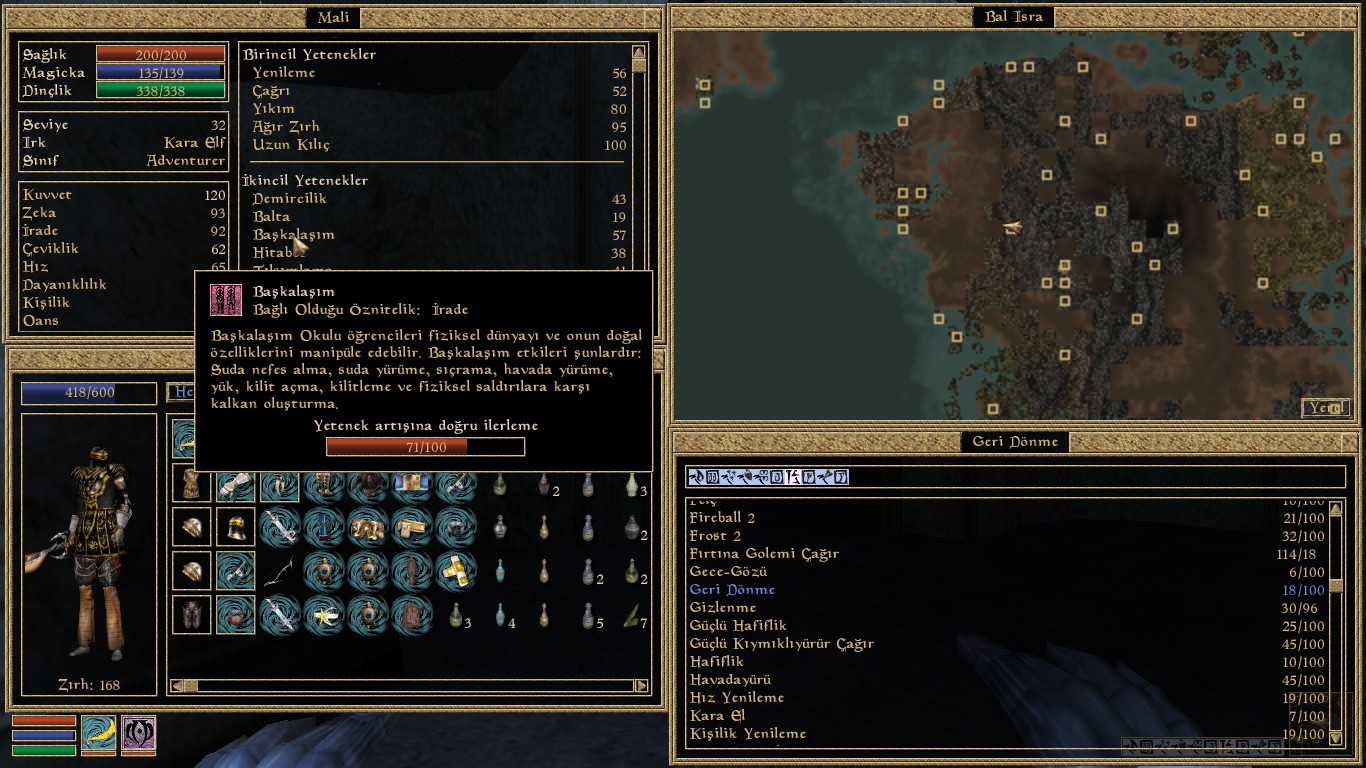Pick the golden helmet inventory slot
The width and height of the screenshot is (1366, 768).
(x=236, y=527)
